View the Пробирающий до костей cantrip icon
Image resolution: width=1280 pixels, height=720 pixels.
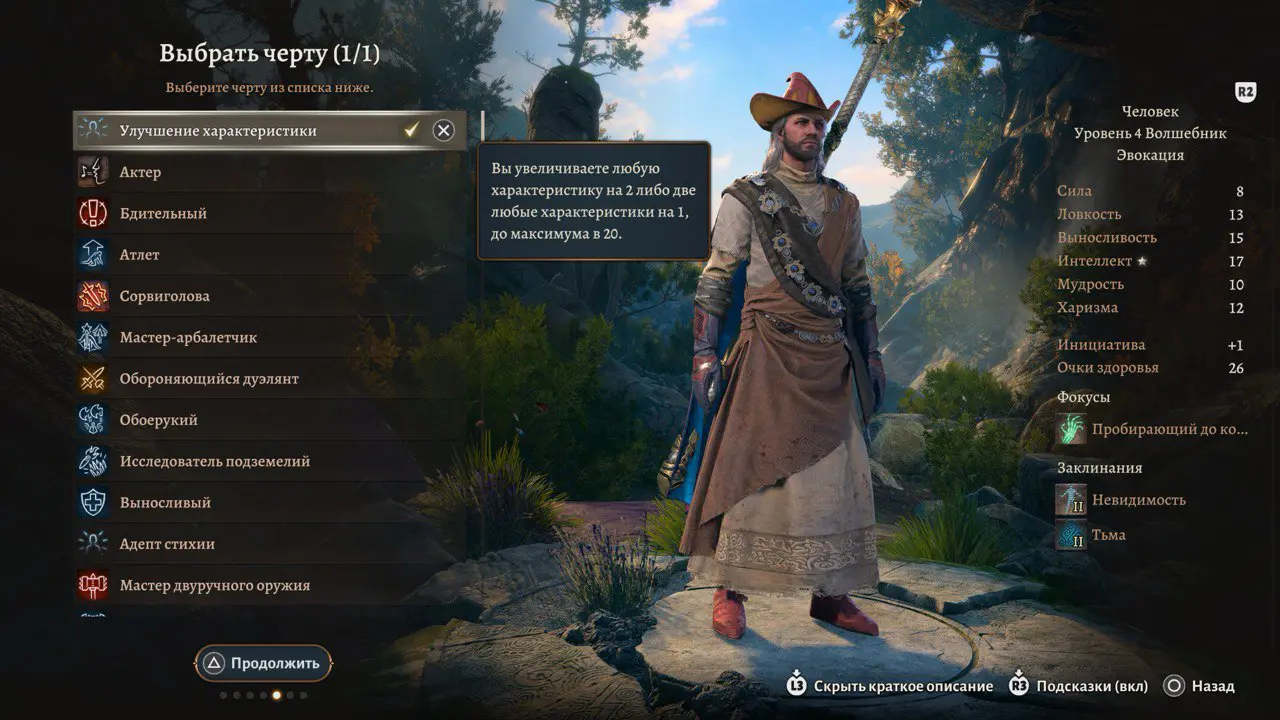[x=1072, y=429]
